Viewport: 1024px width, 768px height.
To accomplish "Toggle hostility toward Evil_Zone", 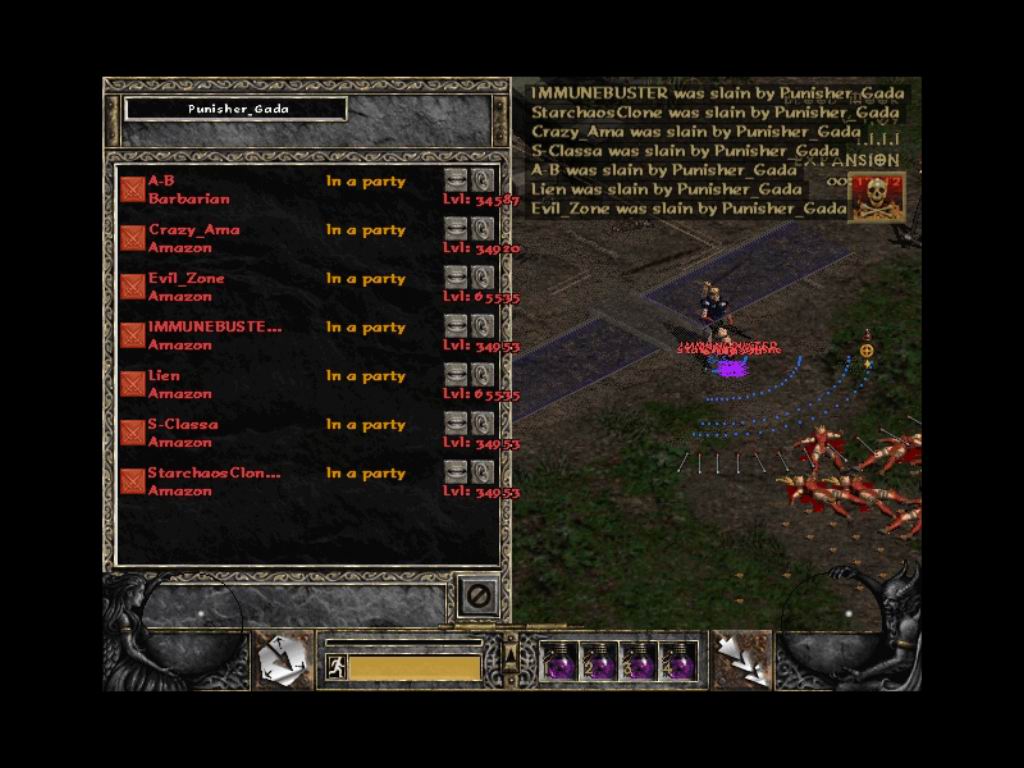I will point(132,287).
